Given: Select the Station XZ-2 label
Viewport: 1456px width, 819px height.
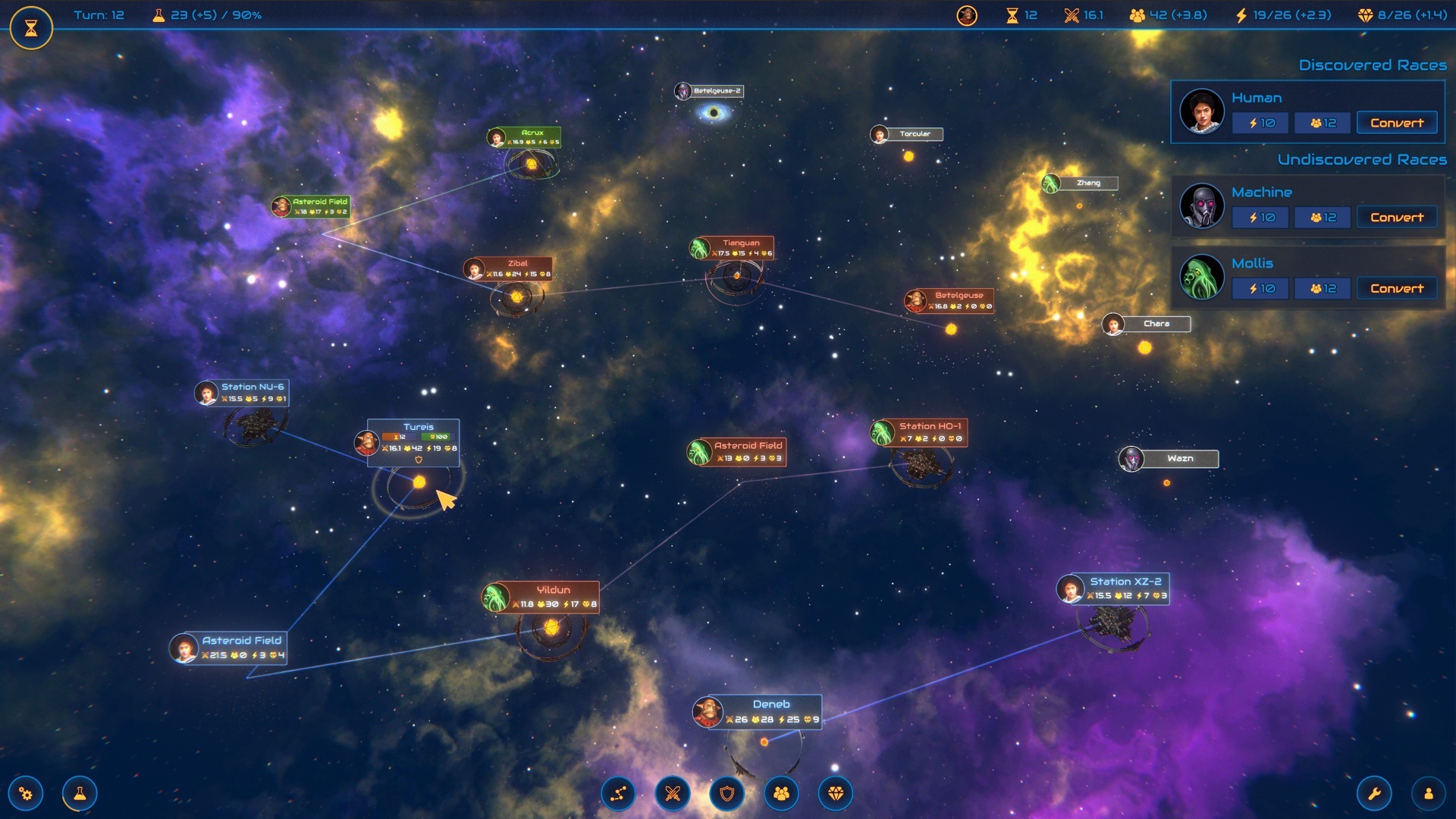Looking at the screenshot, I should tap(1125, 582).
